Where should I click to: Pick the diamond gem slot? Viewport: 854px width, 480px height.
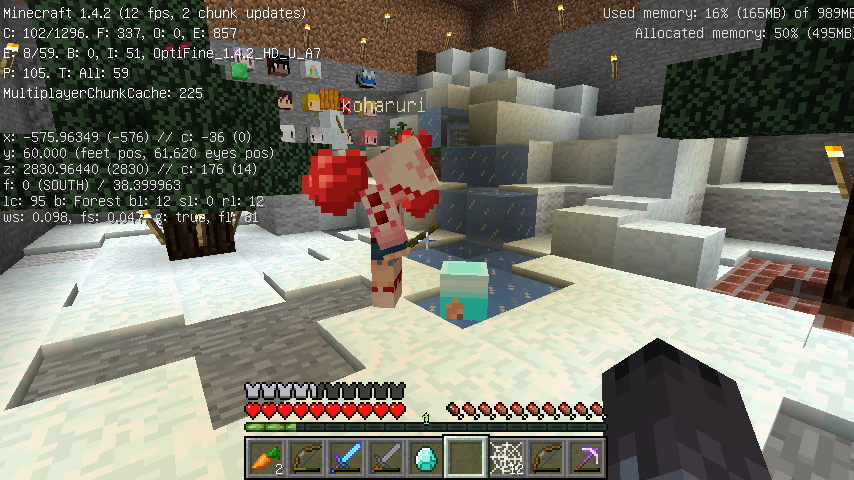click(425, 458)
